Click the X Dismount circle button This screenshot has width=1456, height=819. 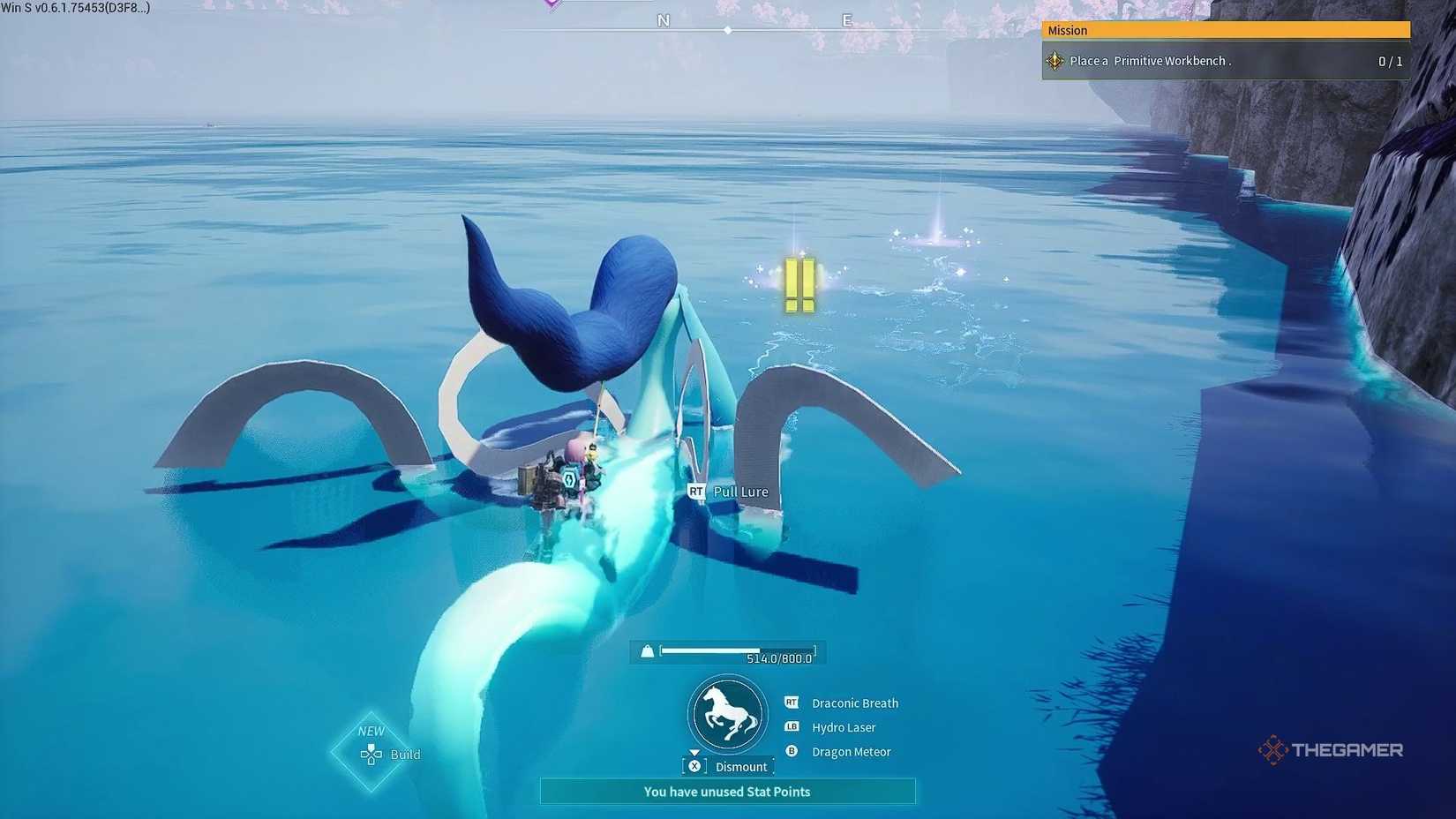tap(694, 766)
